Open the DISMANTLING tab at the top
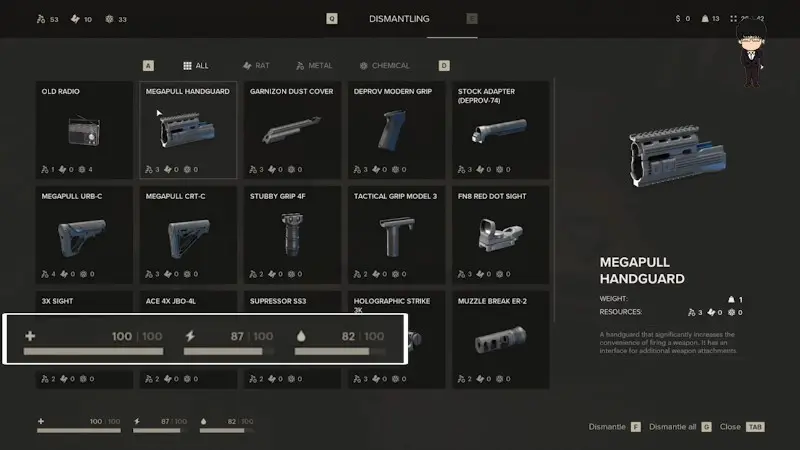800x450 pixels. click(400, 18)
